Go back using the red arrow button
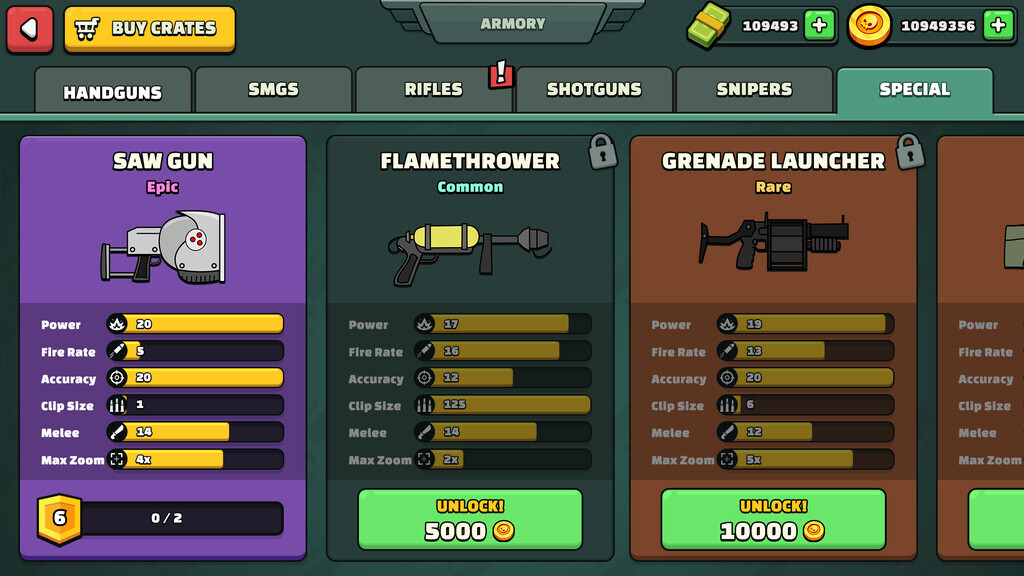1024x576 pixels. tap(30, 29)
